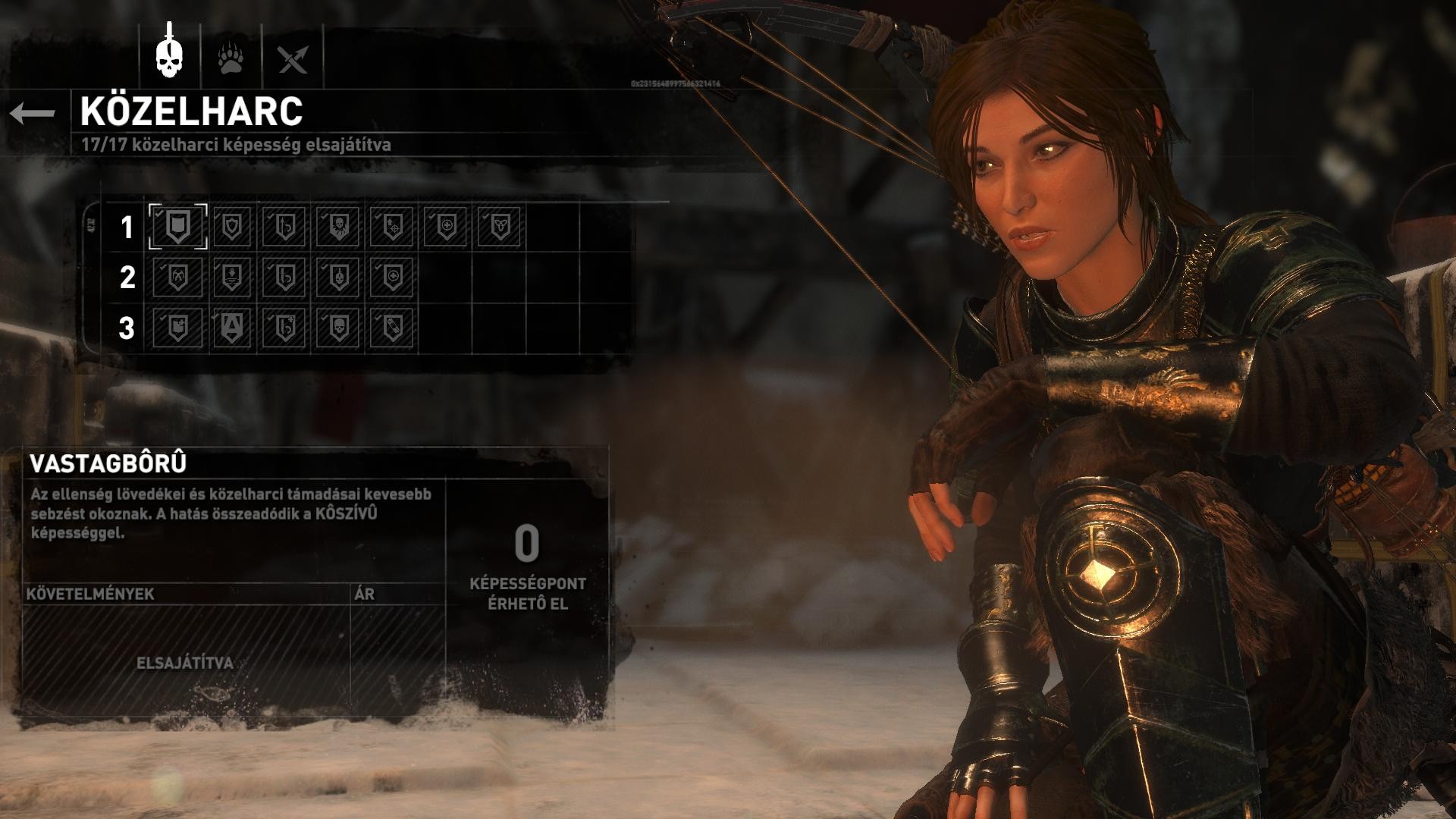Select the arrow with hook skill, tier 1
This screenshot has width=1456, height=819.
[284, 226]
